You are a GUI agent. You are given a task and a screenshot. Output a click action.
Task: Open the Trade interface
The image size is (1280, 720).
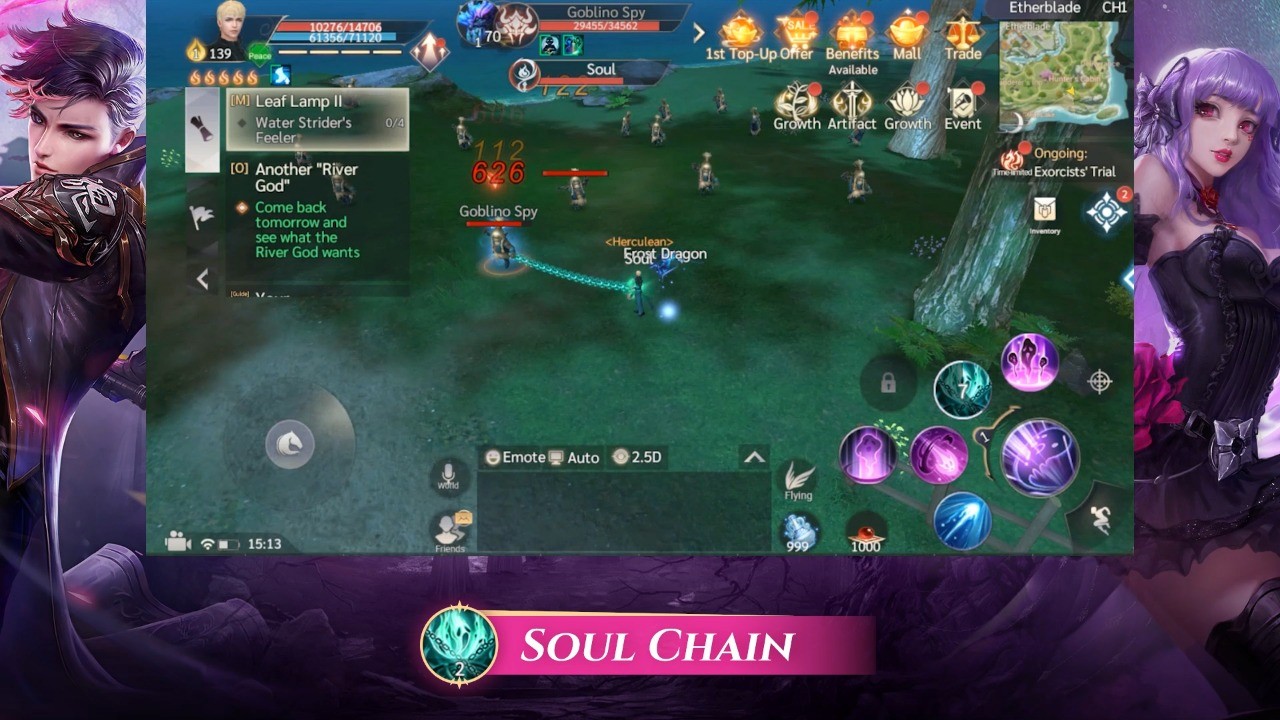click(x=962, y=32)
